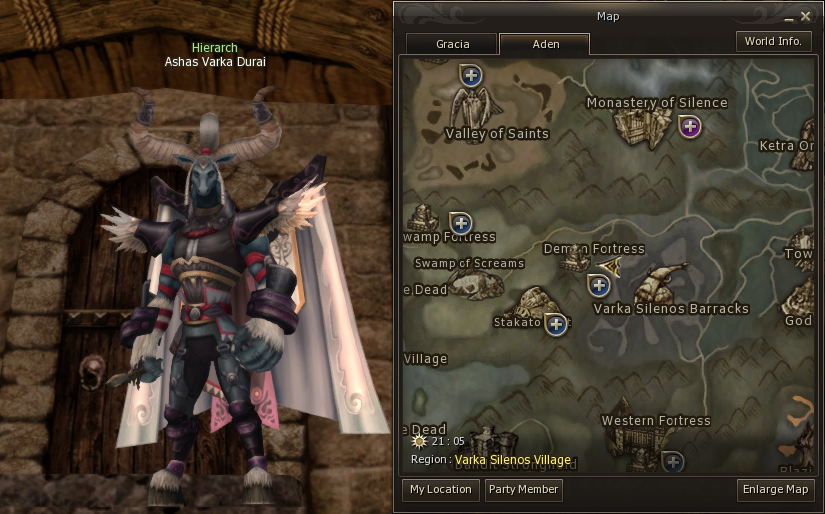Switch to the Gracia map tab
Viewport: 825px width, 514px height.
(x=452, y=44)
